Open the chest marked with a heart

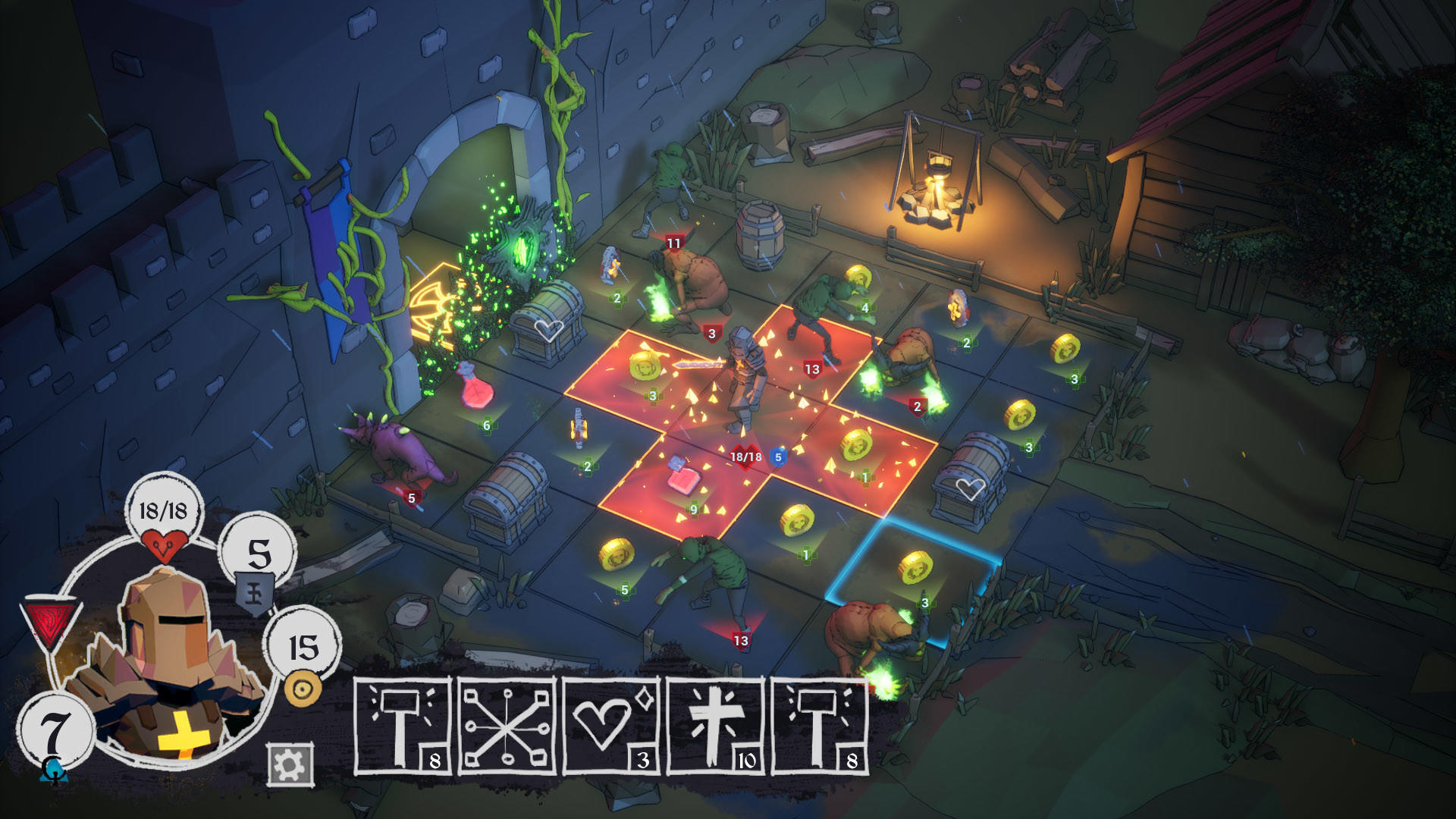coord(550,322)
